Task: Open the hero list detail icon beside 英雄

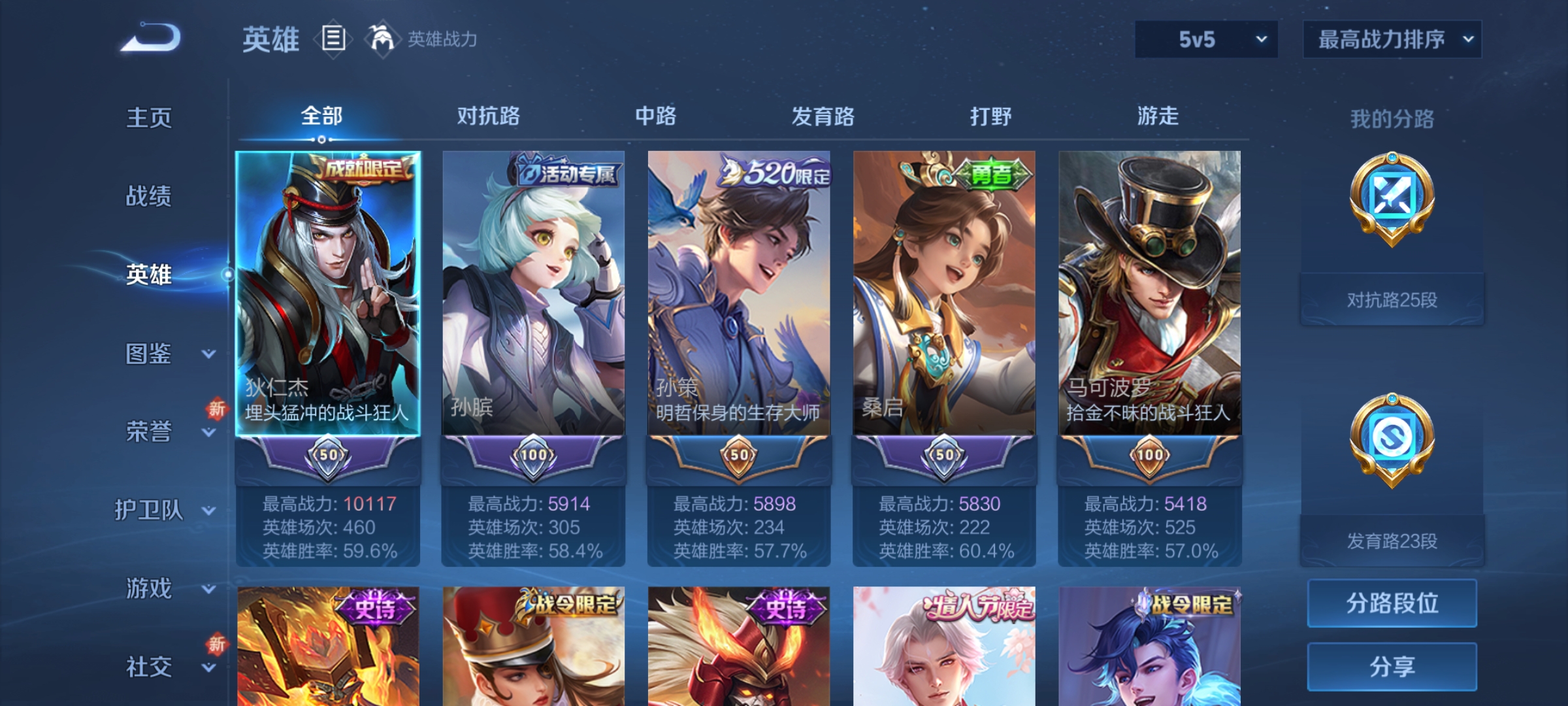Action: point(333,39)
